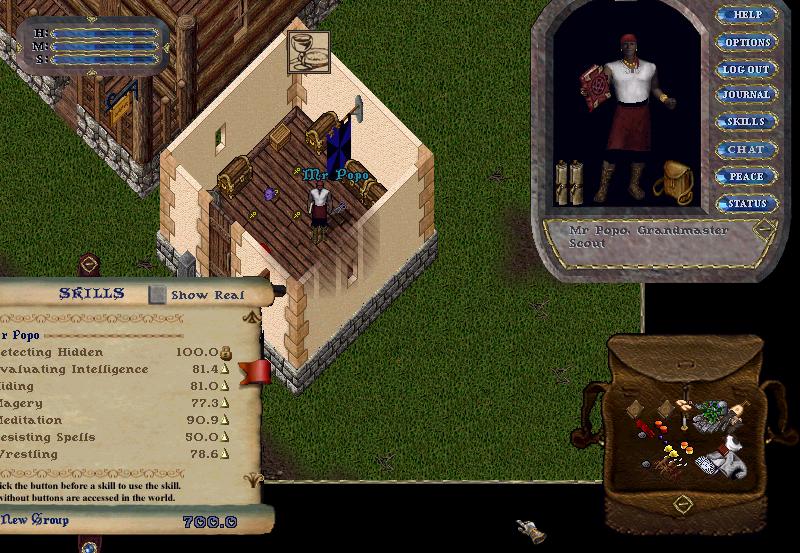Open the Help menu
This screenshot has width=800, height=553.
pyautogui.click(x=747, y=15)
